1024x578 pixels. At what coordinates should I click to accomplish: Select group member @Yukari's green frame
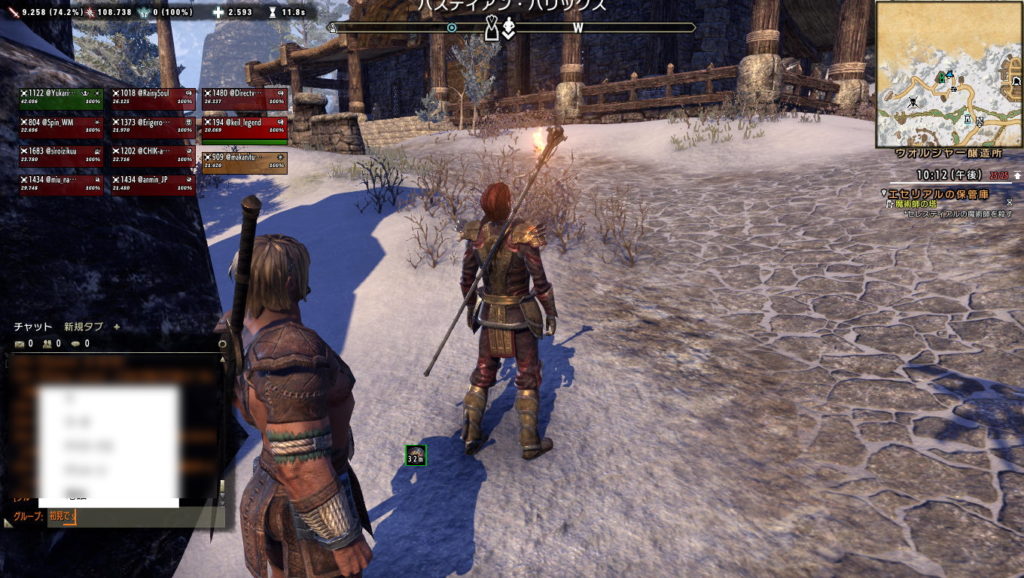tap(60, 97)
